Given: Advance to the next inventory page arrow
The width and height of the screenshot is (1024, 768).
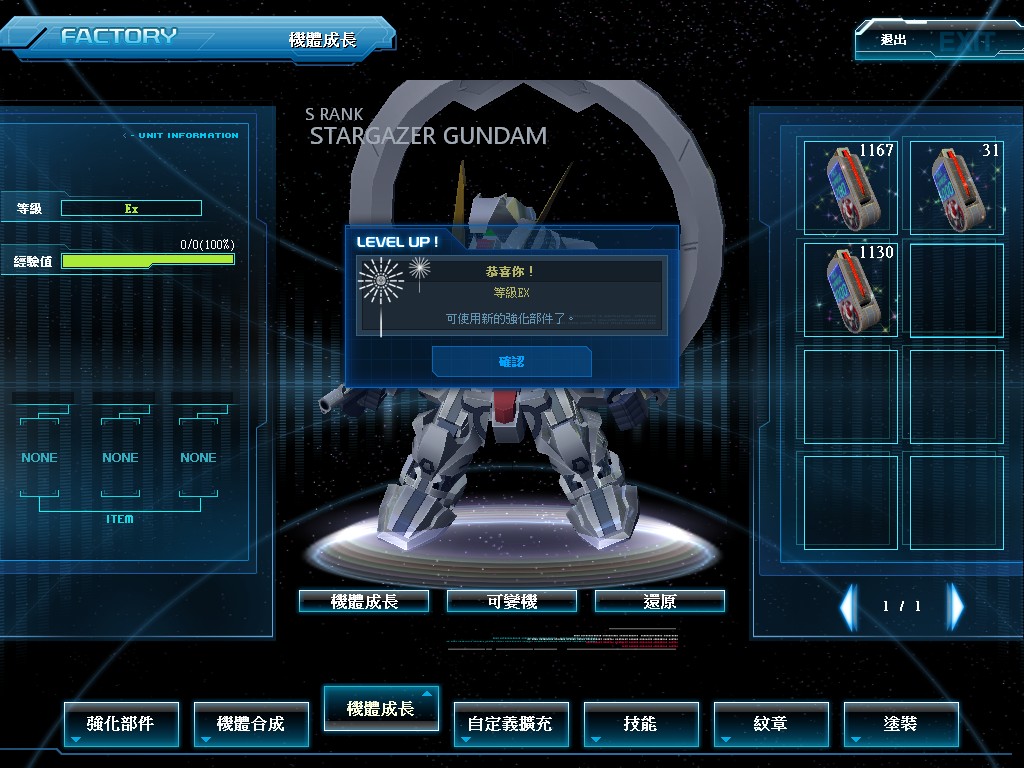Looking at the screenshot, I should pos(956,606).
